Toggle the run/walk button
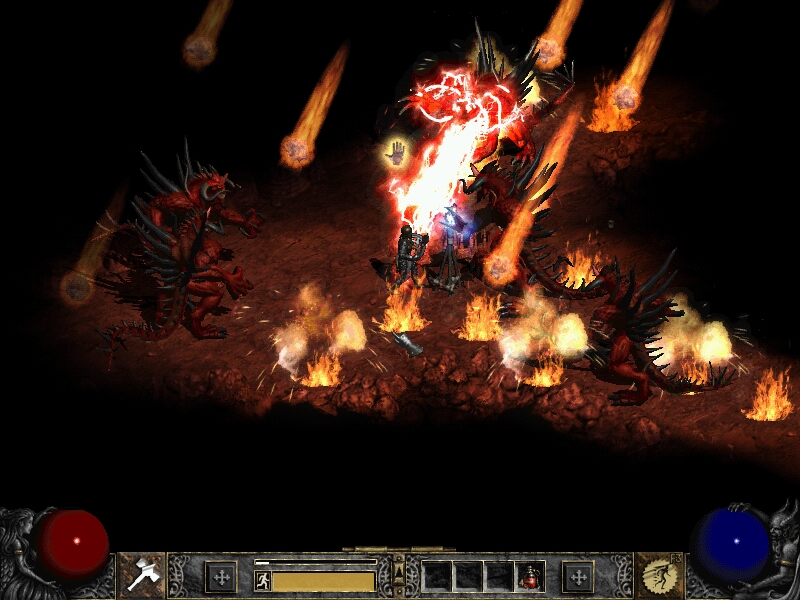 point(263,580)
